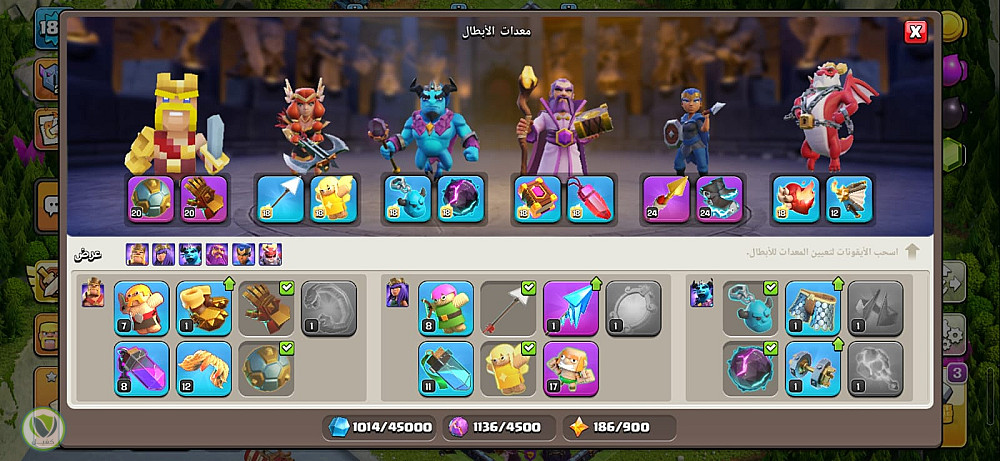Choose the green Invisibility Vial equipment
Viewport: 1000px width, 461px height.
click(x=446, y=368)
